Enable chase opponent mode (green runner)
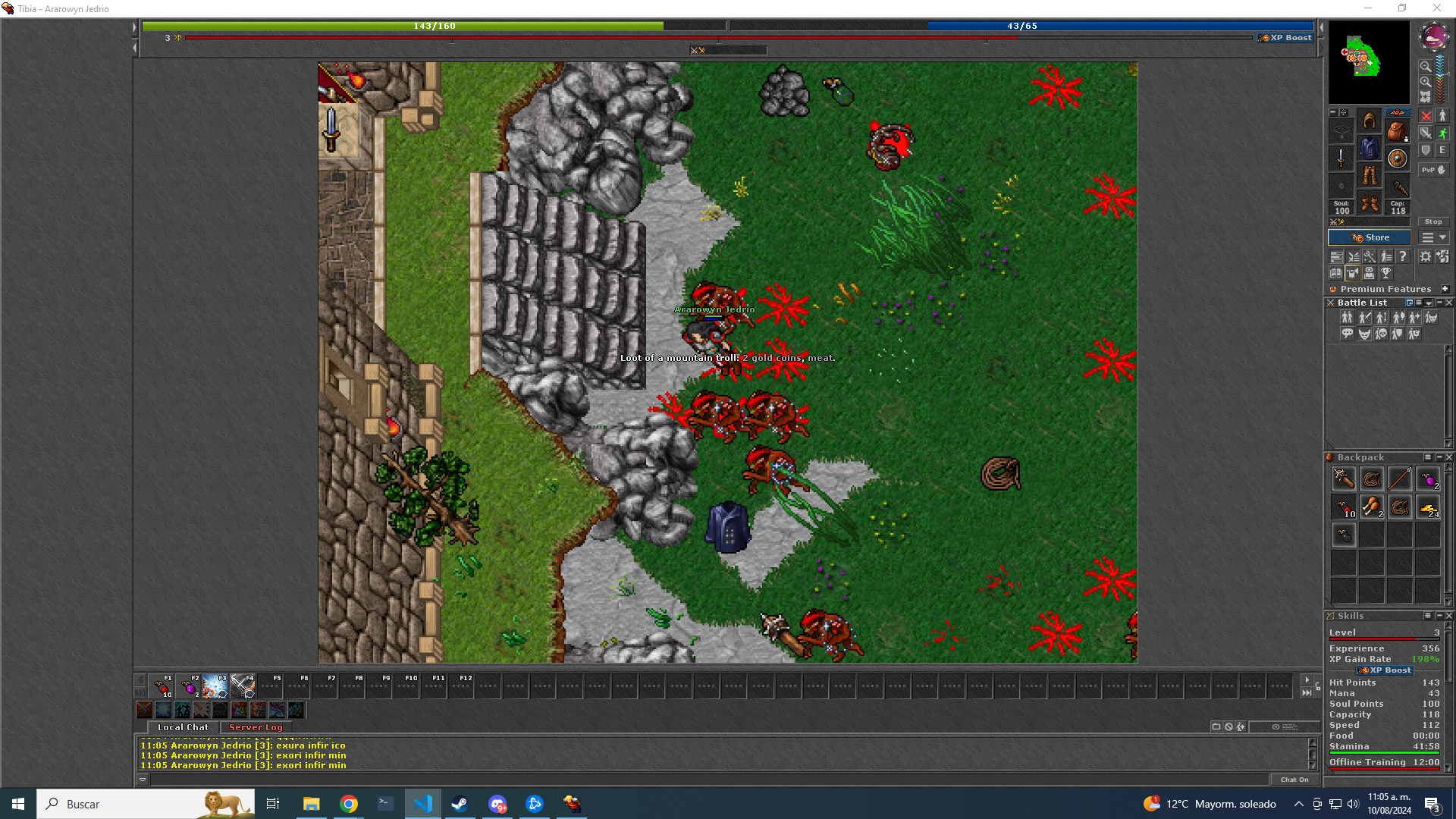The height and width of the screenshot is (819, 1456). click(1444, 133)
